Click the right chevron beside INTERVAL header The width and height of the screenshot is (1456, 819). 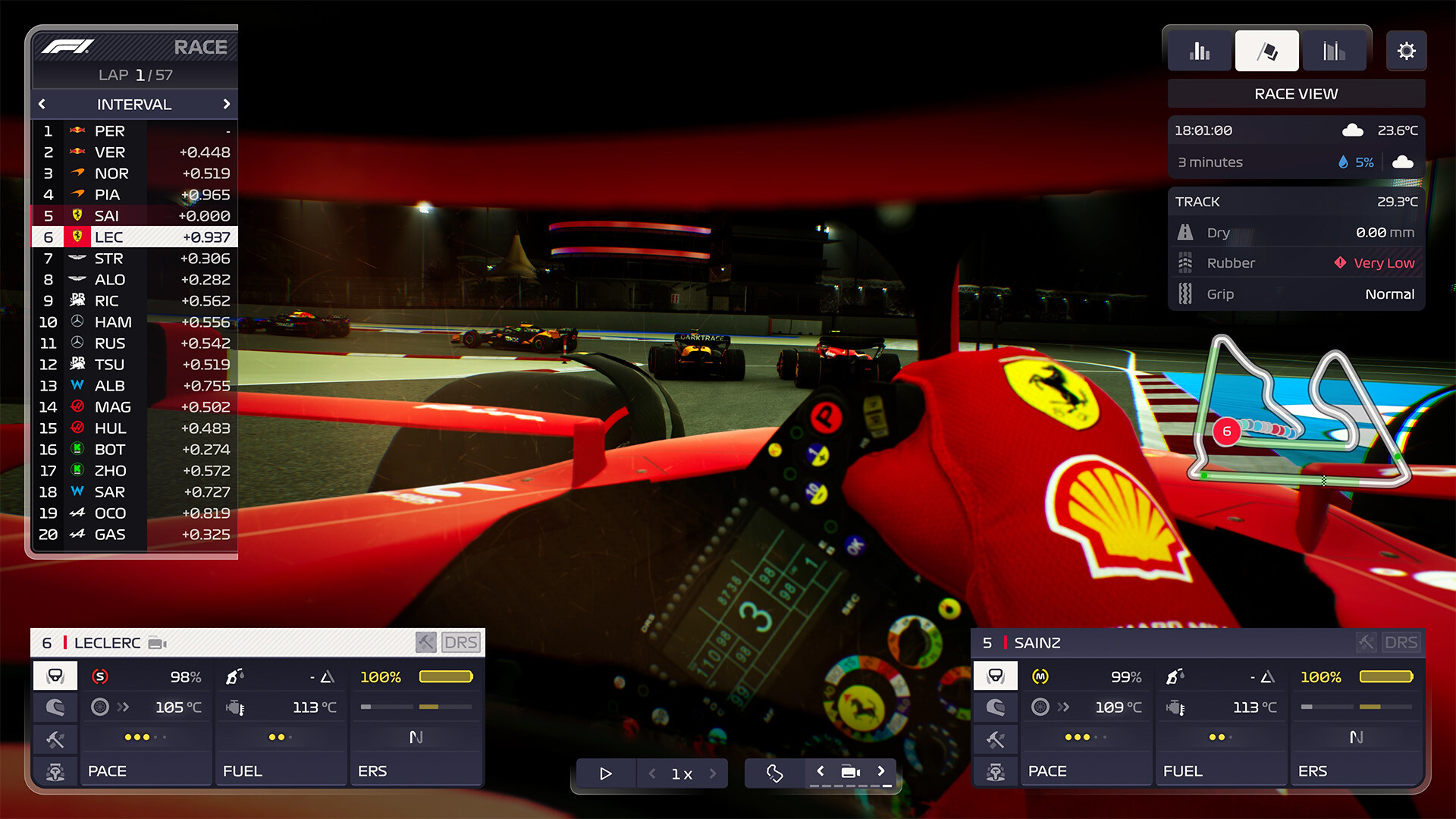tap(227, 104)
